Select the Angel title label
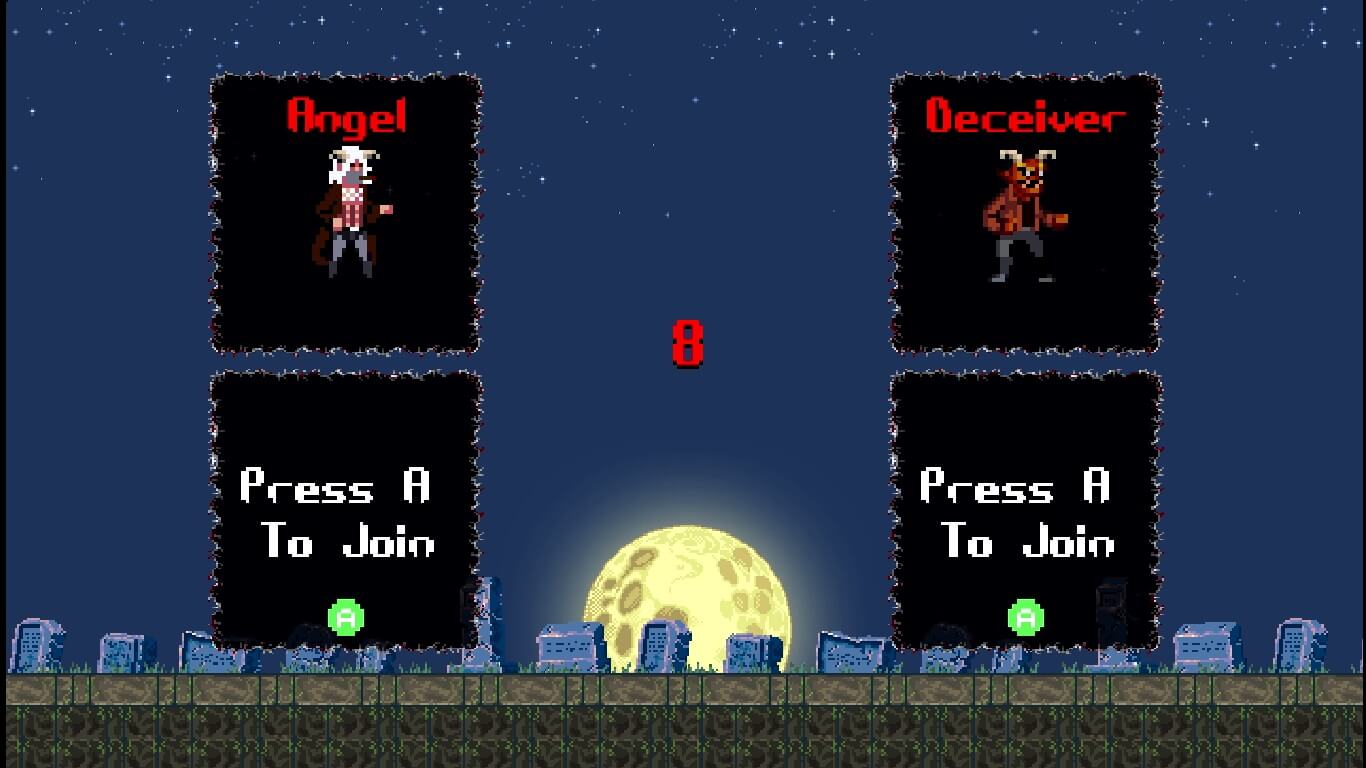1366x768 pixels. (345, 115)
